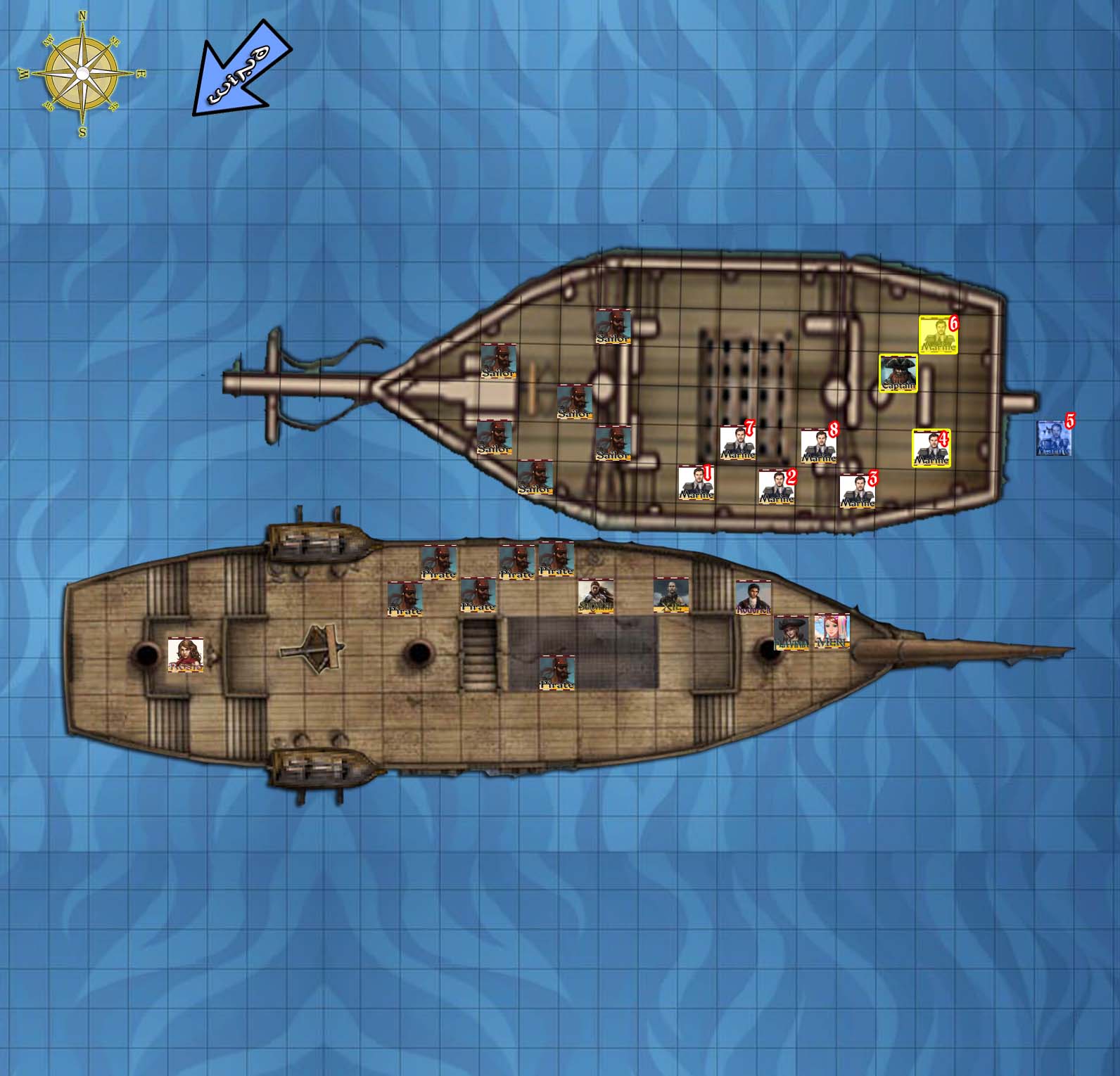Pick Marine token number 2
The width and height of the screenshot is (1120, 1076).
(776, 487)
